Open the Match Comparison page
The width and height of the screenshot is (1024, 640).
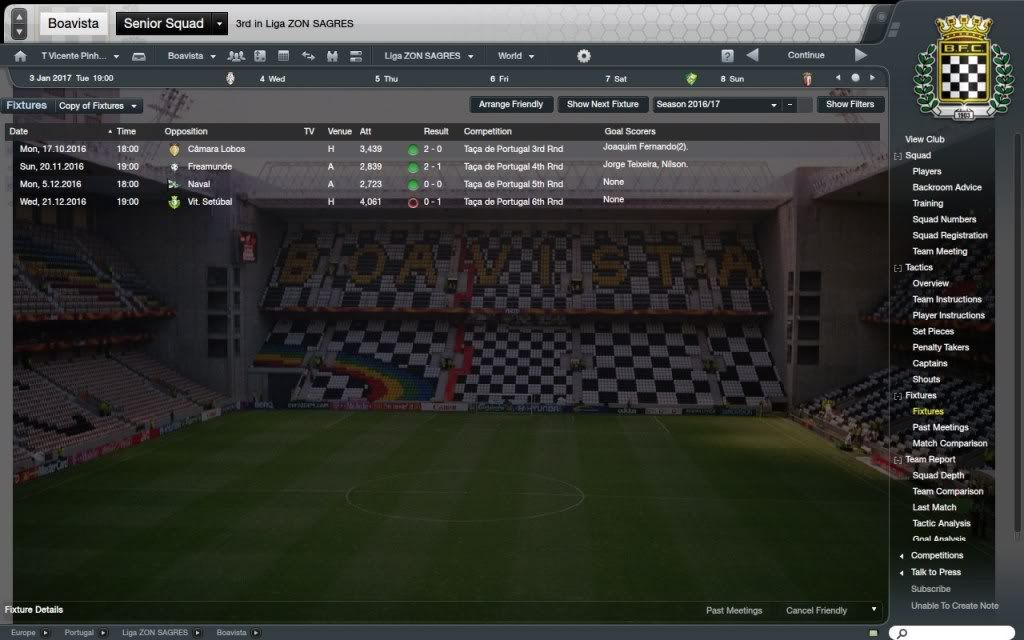949,444
